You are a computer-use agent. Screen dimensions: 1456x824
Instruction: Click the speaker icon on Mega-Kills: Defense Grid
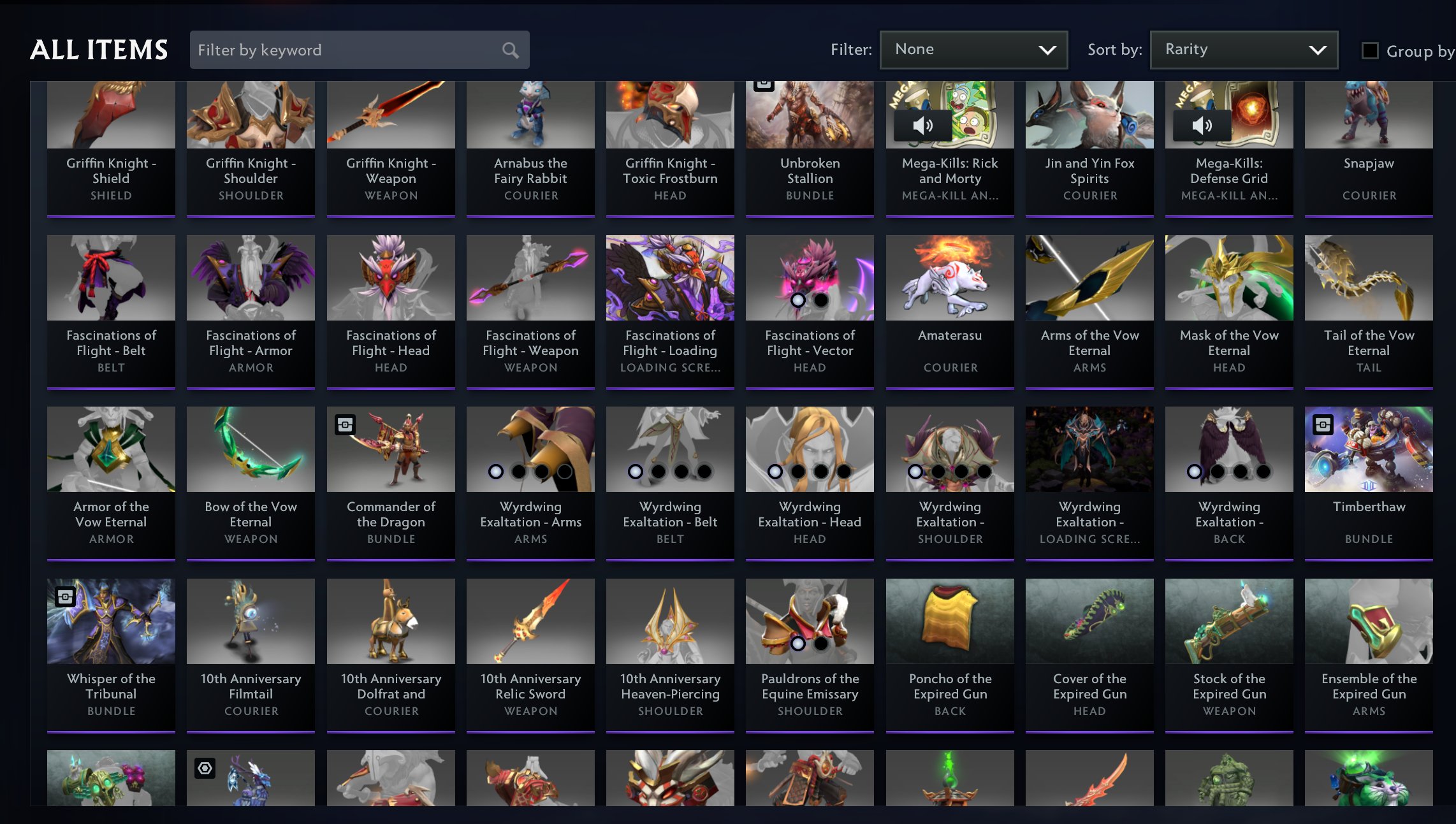point(1202,126)
